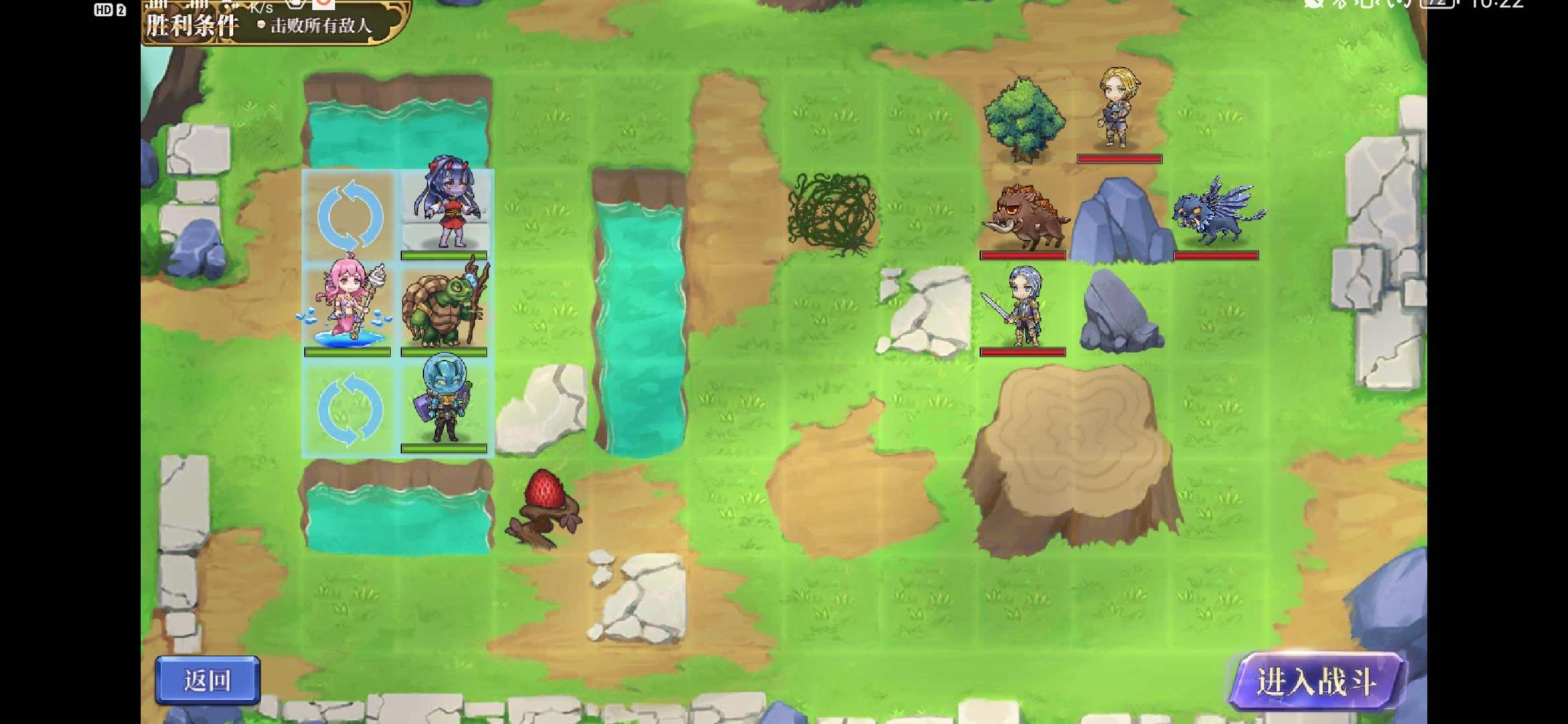Choose the blue helmeted fishman unit
Screen dimensions: 1568x724
tap(445, 402)
